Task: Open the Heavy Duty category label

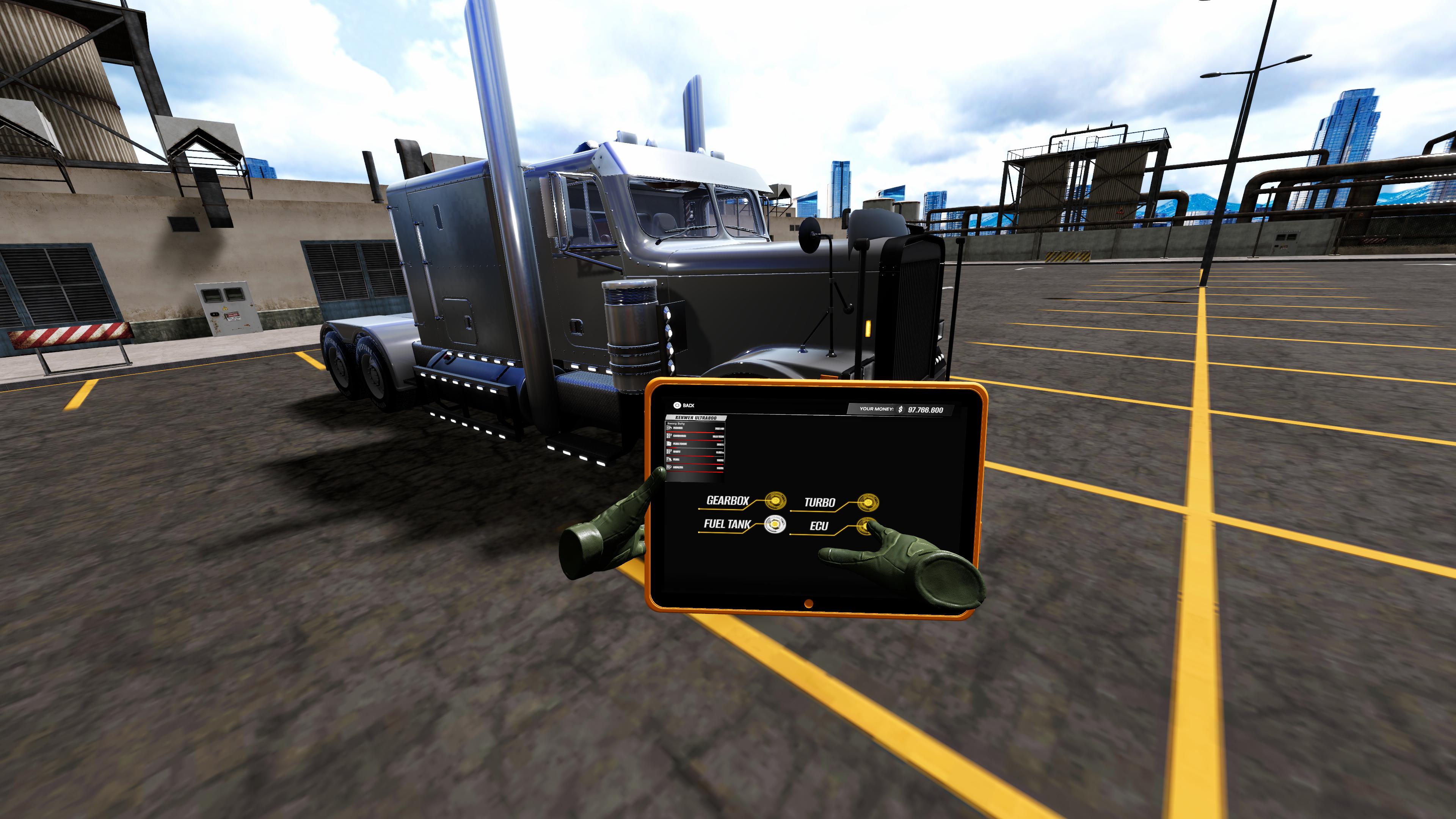Action: 676,424
